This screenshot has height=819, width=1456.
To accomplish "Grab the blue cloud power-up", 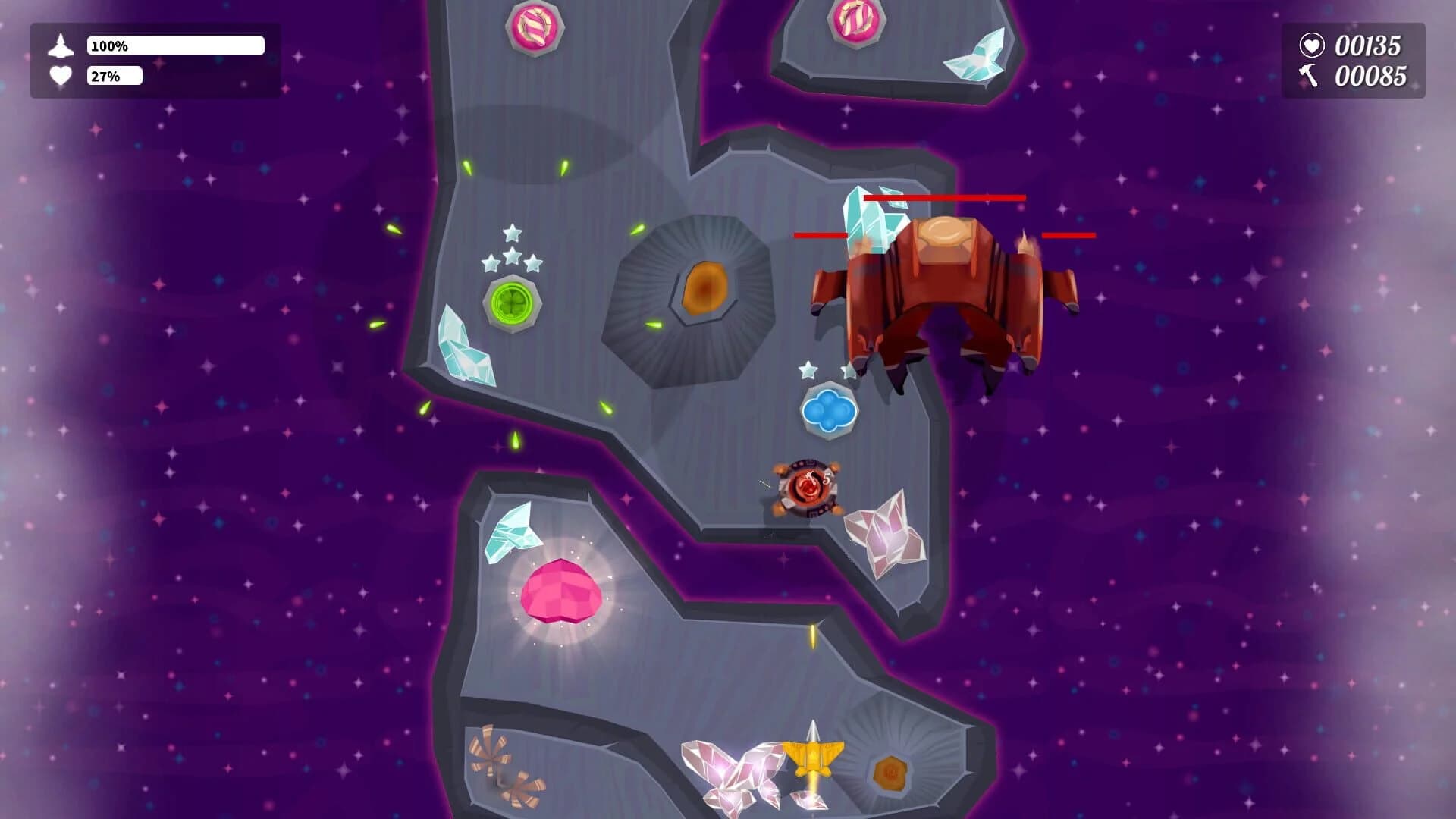I will pos(831,408).
